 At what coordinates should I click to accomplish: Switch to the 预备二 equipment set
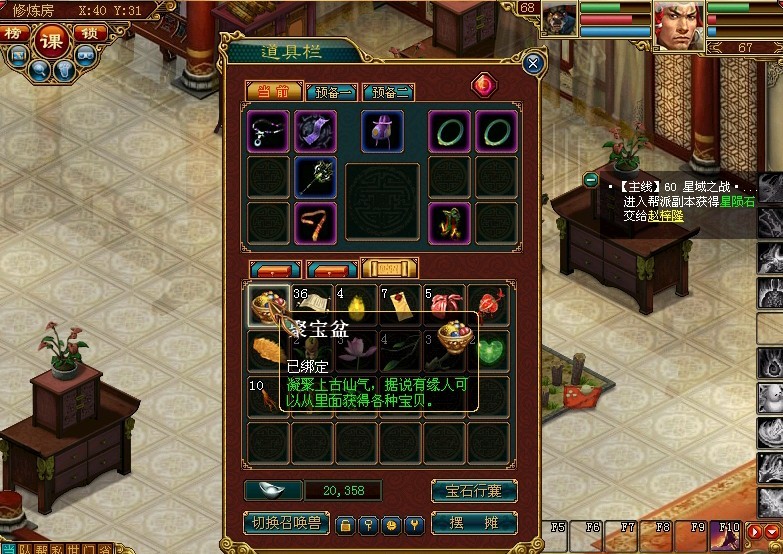click(x=388, y=92)
